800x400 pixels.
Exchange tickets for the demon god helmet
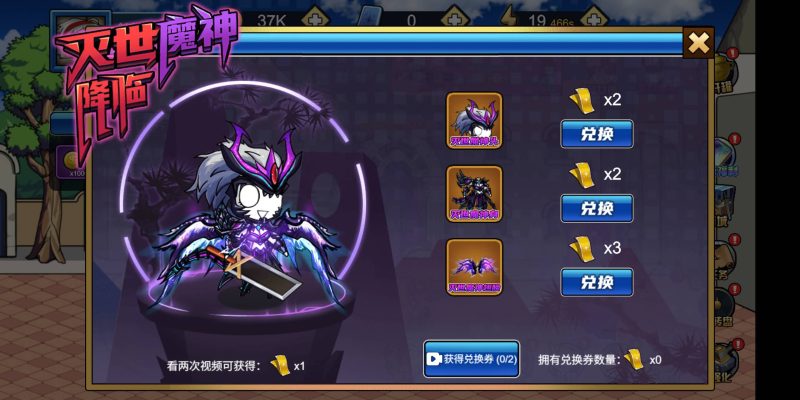tap(596, 134)
